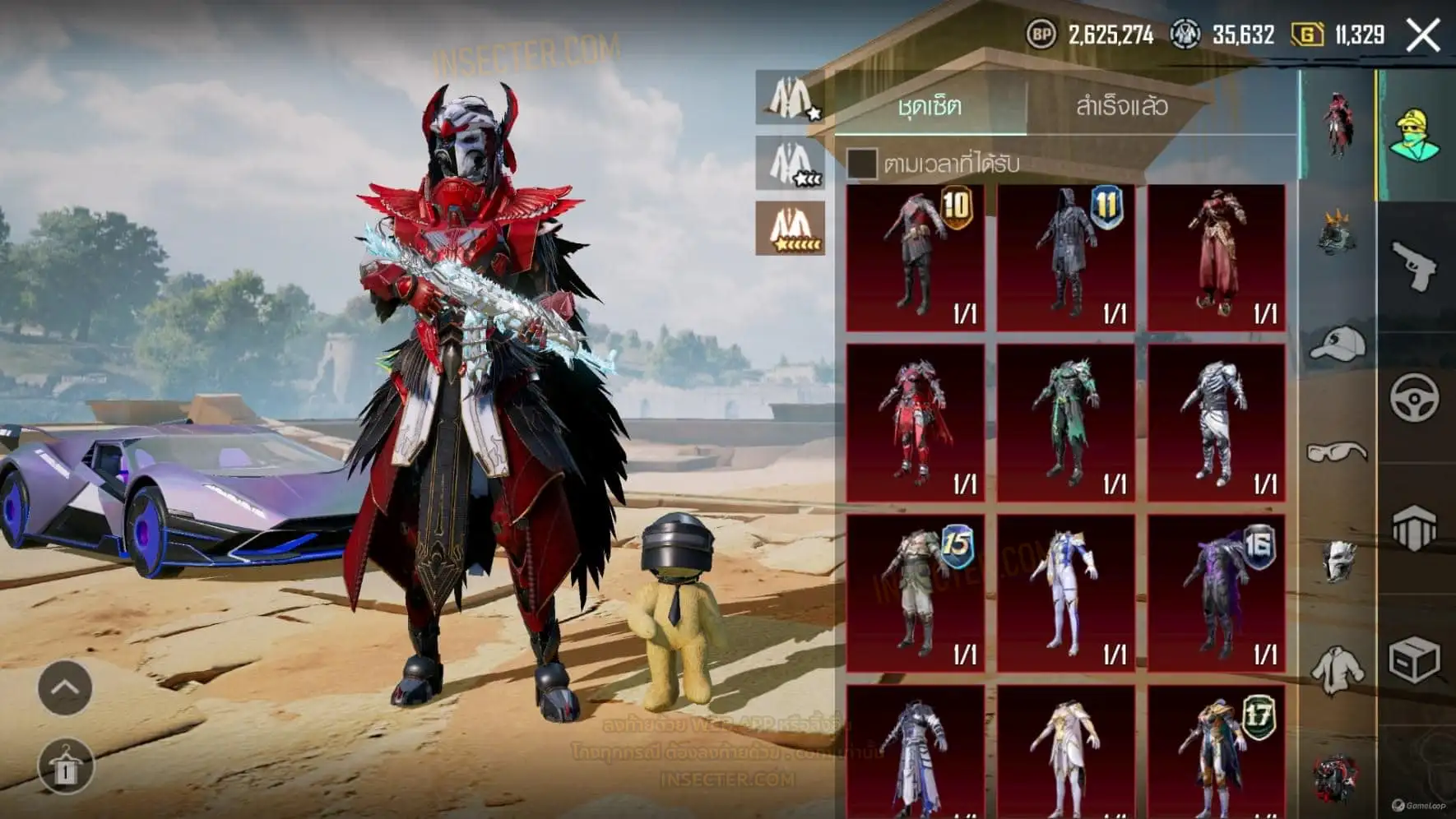The width and height of the screenshot is (1456, 819).
Task: Select the green armored outfit set
Action: 1066,422
